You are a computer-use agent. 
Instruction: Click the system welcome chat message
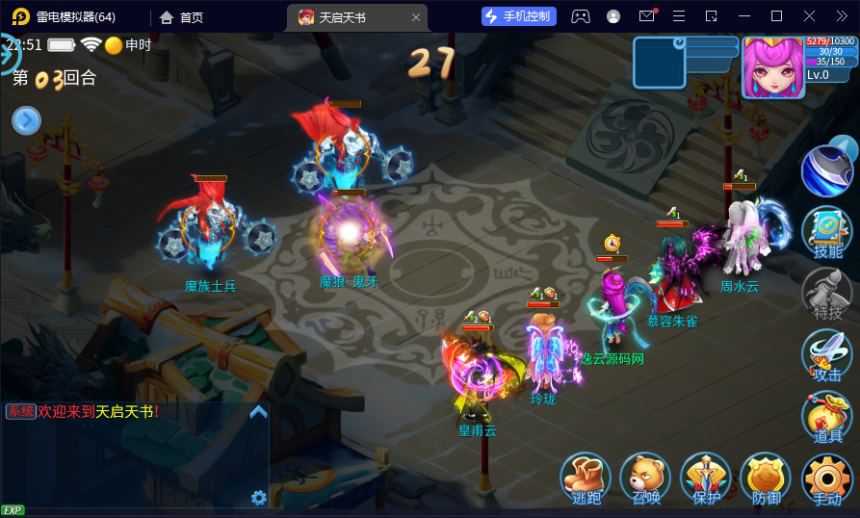point(84,411)
